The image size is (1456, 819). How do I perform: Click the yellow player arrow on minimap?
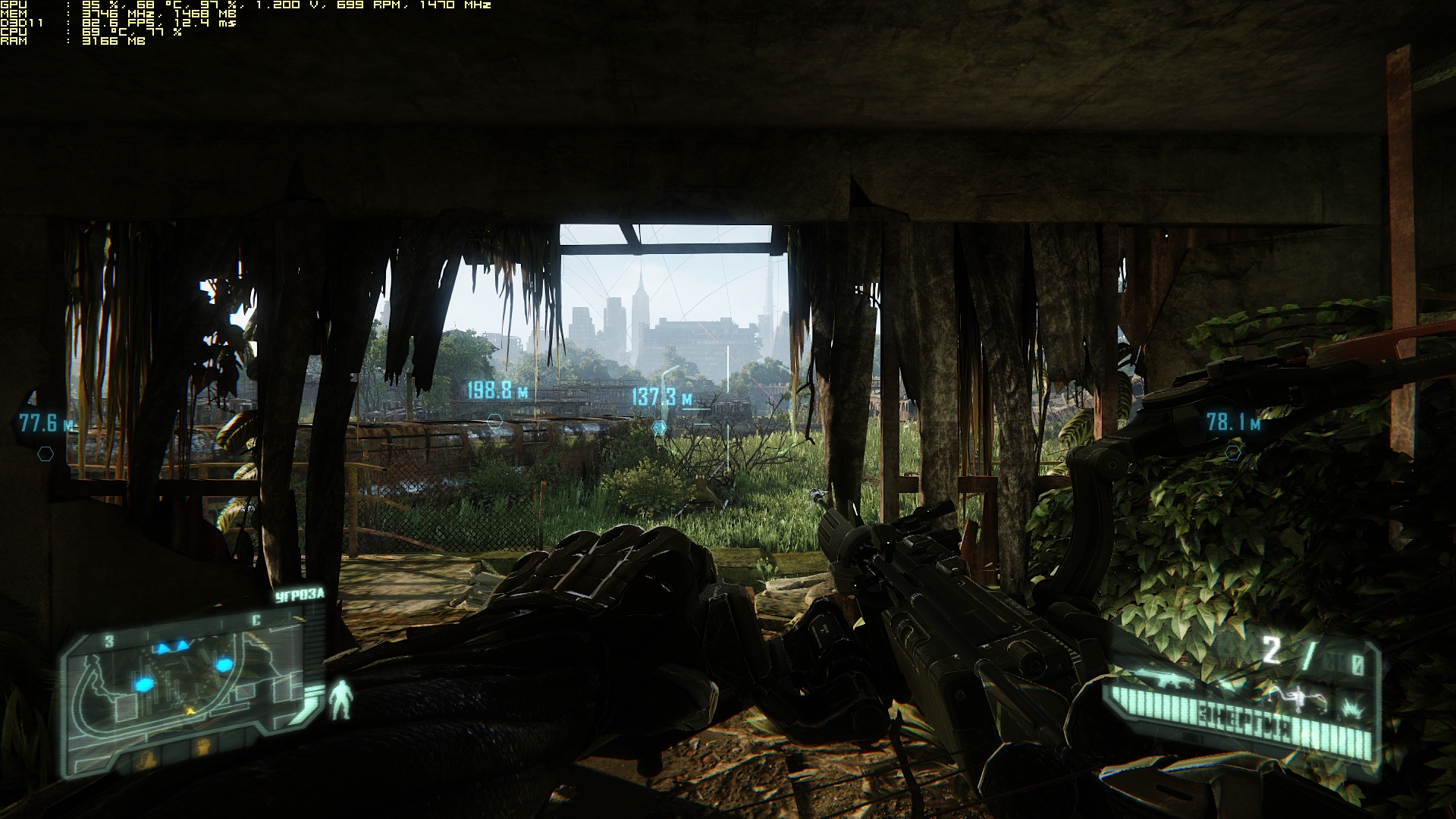click(190, 711)
